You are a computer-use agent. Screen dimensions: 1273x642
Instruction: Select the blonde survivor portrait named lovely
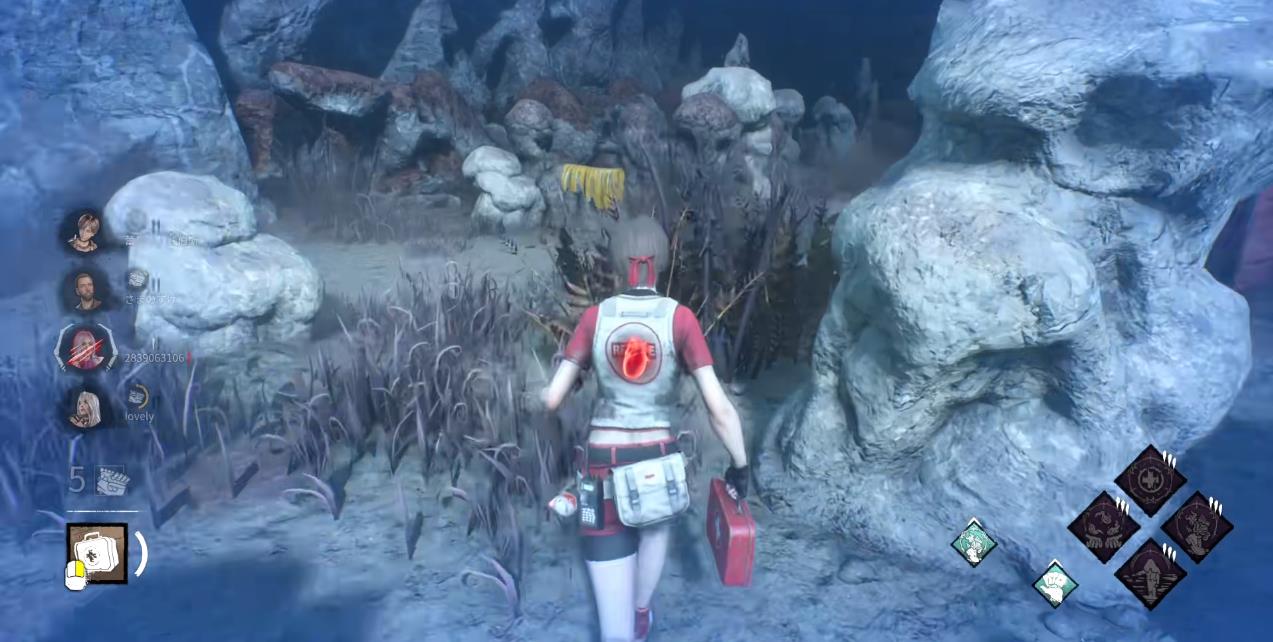coord(84,406)
